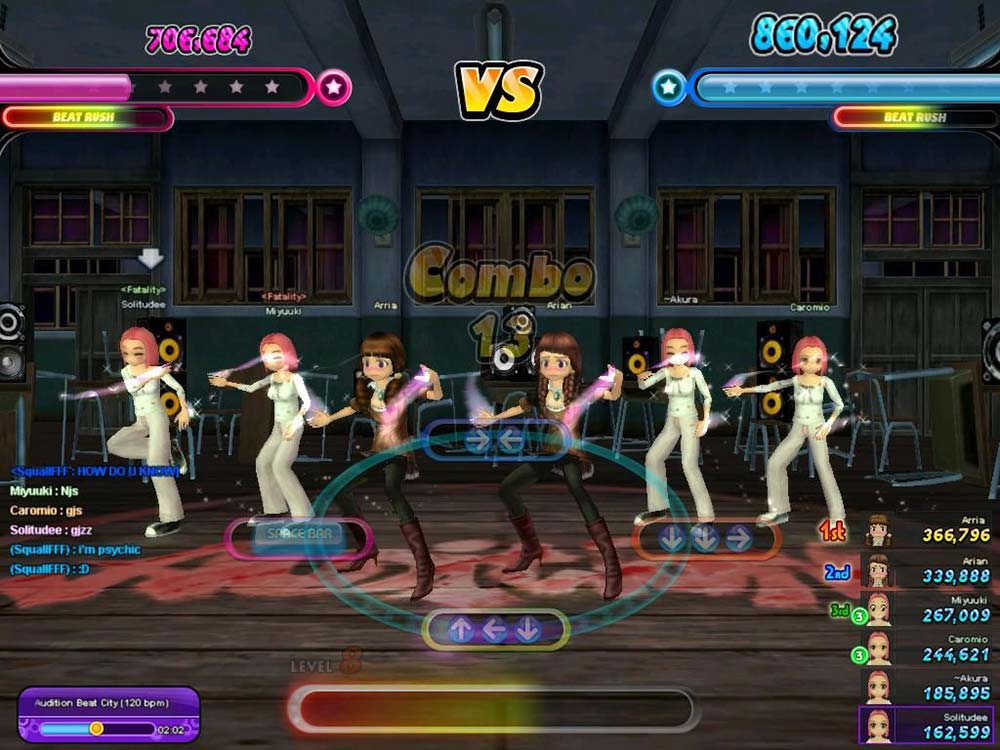The image size is (1000, 750).
Task: Pick ~Akura's row in the ranking list
Action: point(928,686)
